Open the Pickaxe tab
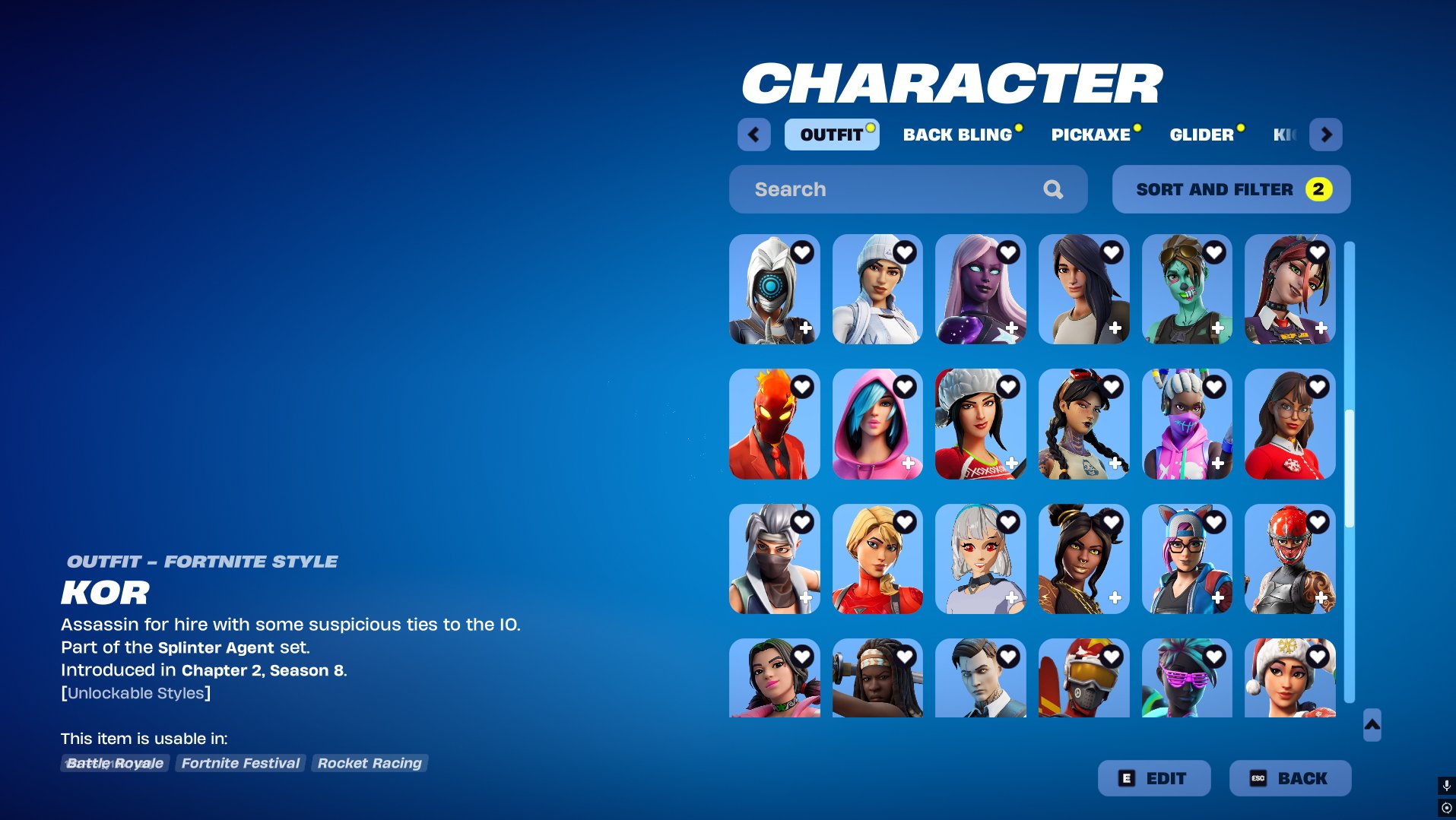This screenshot has height=820, width=1456. click(x=1090, y=135)
